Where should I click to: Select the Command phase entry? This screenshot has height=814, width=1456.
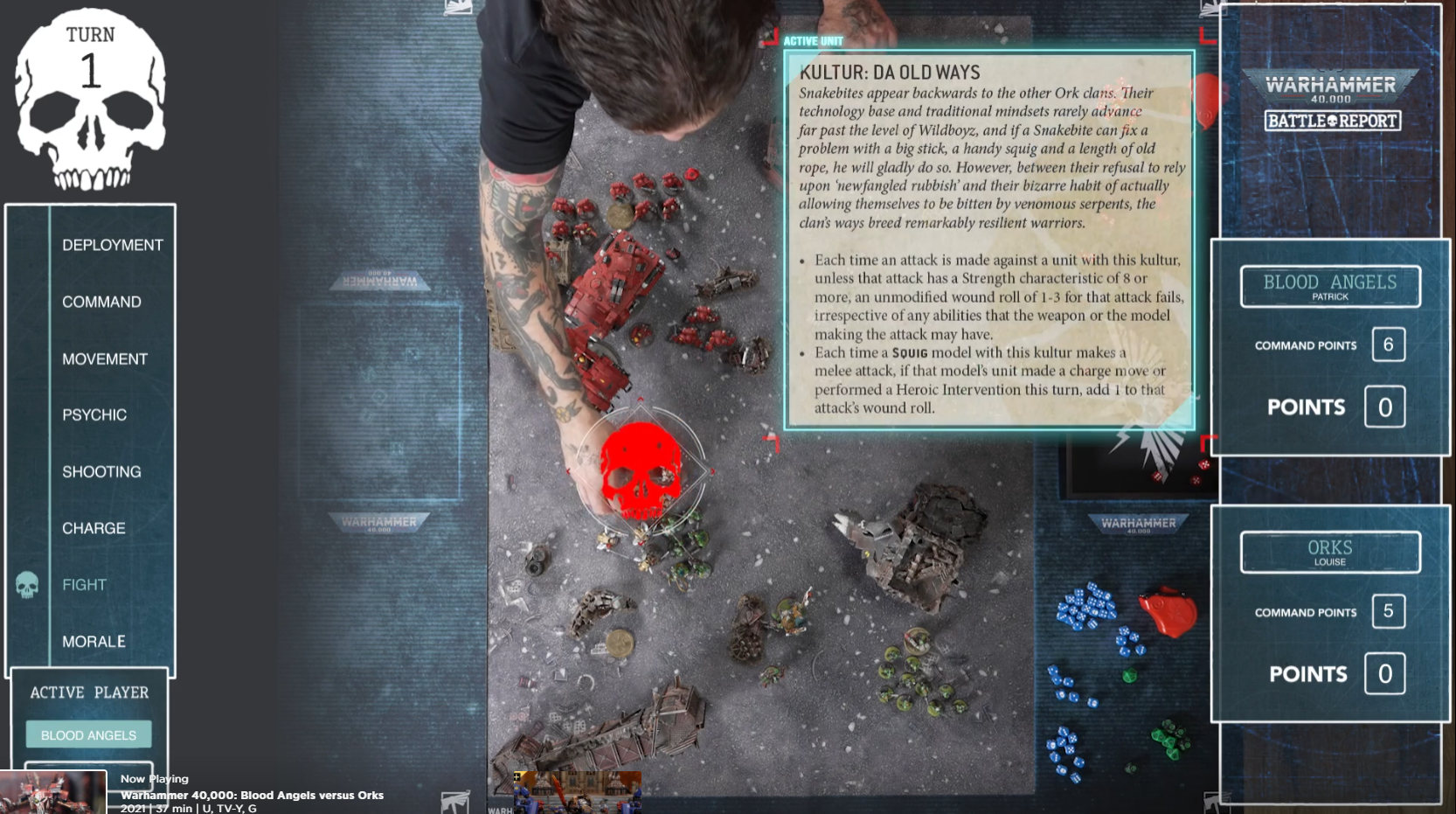pos(101,302)
